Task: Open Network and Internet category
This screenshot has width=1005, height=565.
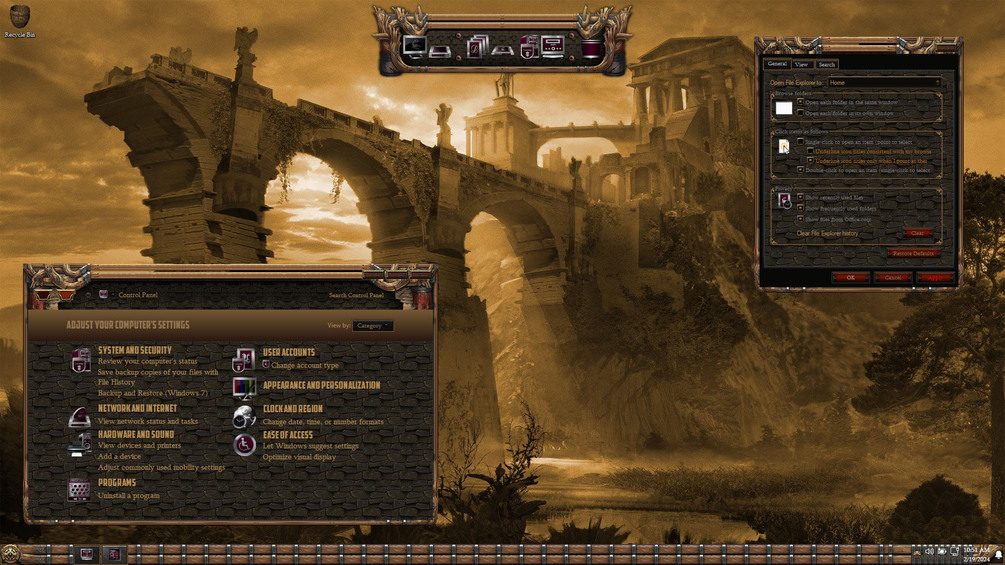Action: point(137,409)
